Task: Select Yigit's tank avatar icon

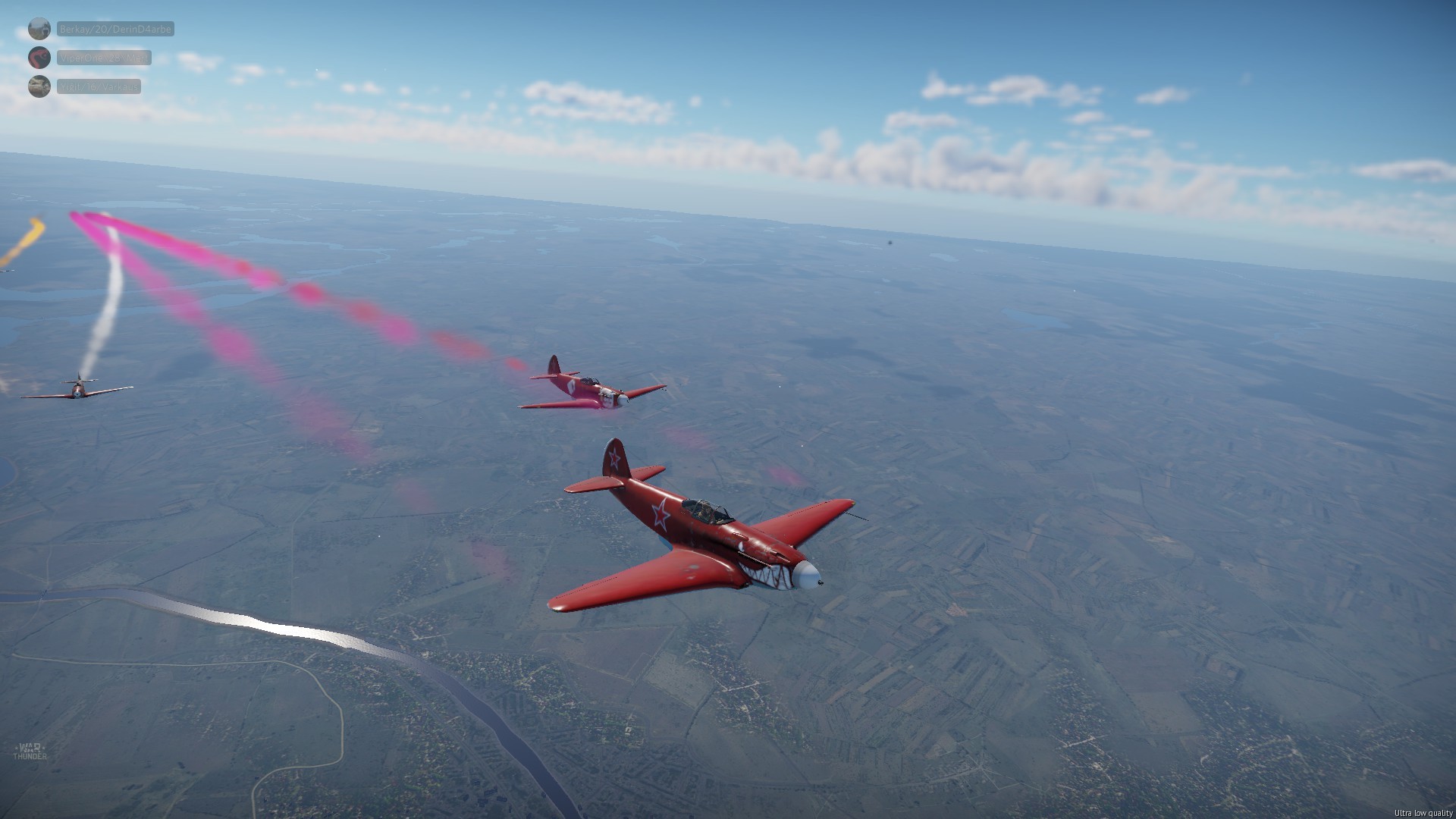Action: pos(39,86)
